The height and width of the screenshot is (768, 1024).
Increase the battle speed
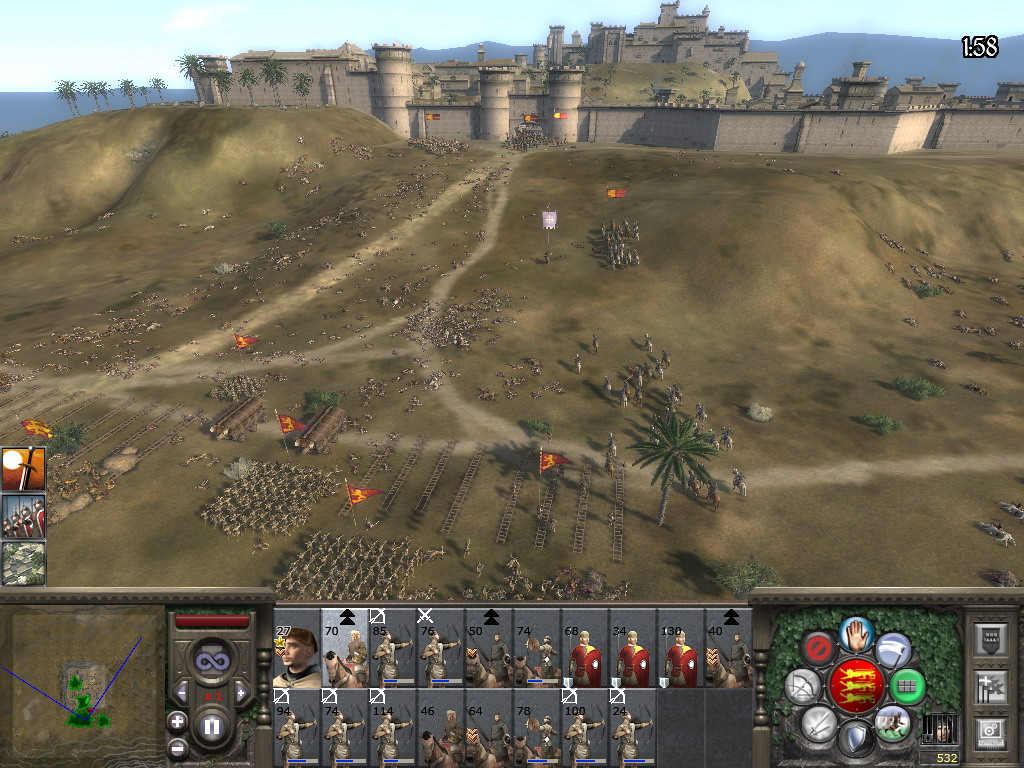(240, 693)
